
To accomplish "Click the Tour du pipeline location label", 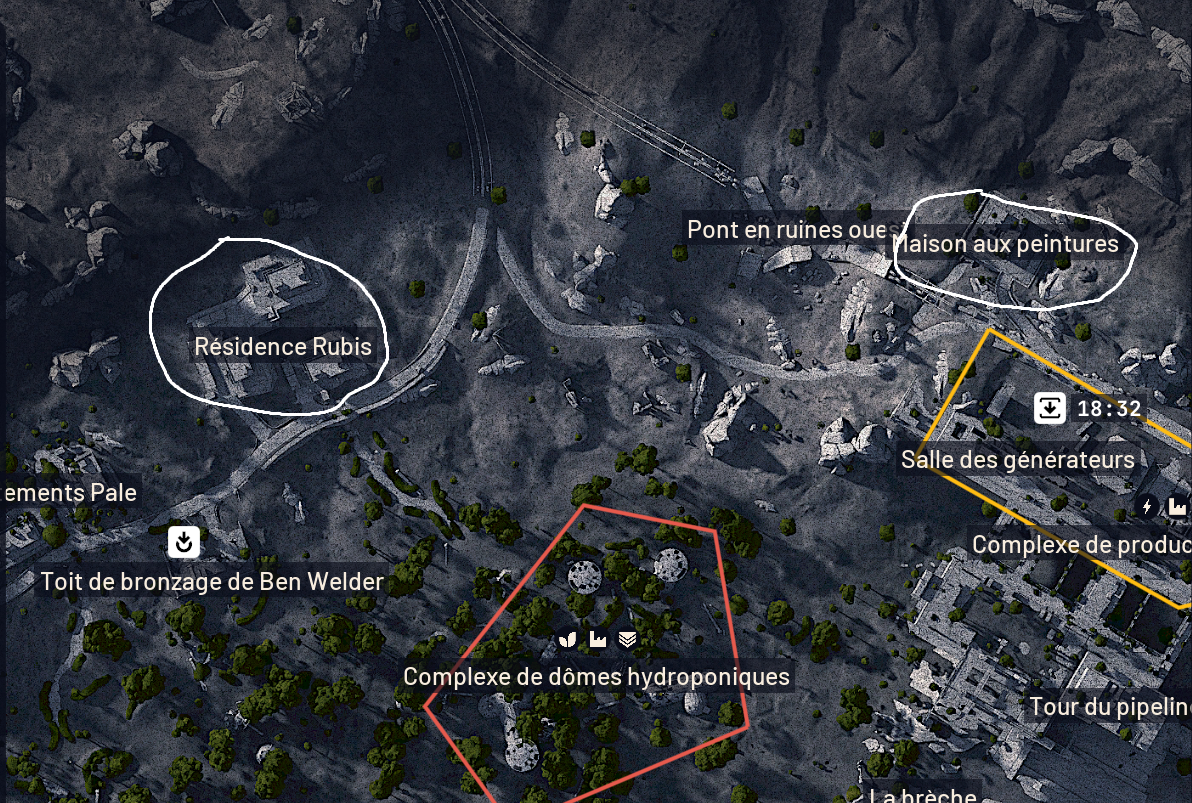I will pos(1110,707).
